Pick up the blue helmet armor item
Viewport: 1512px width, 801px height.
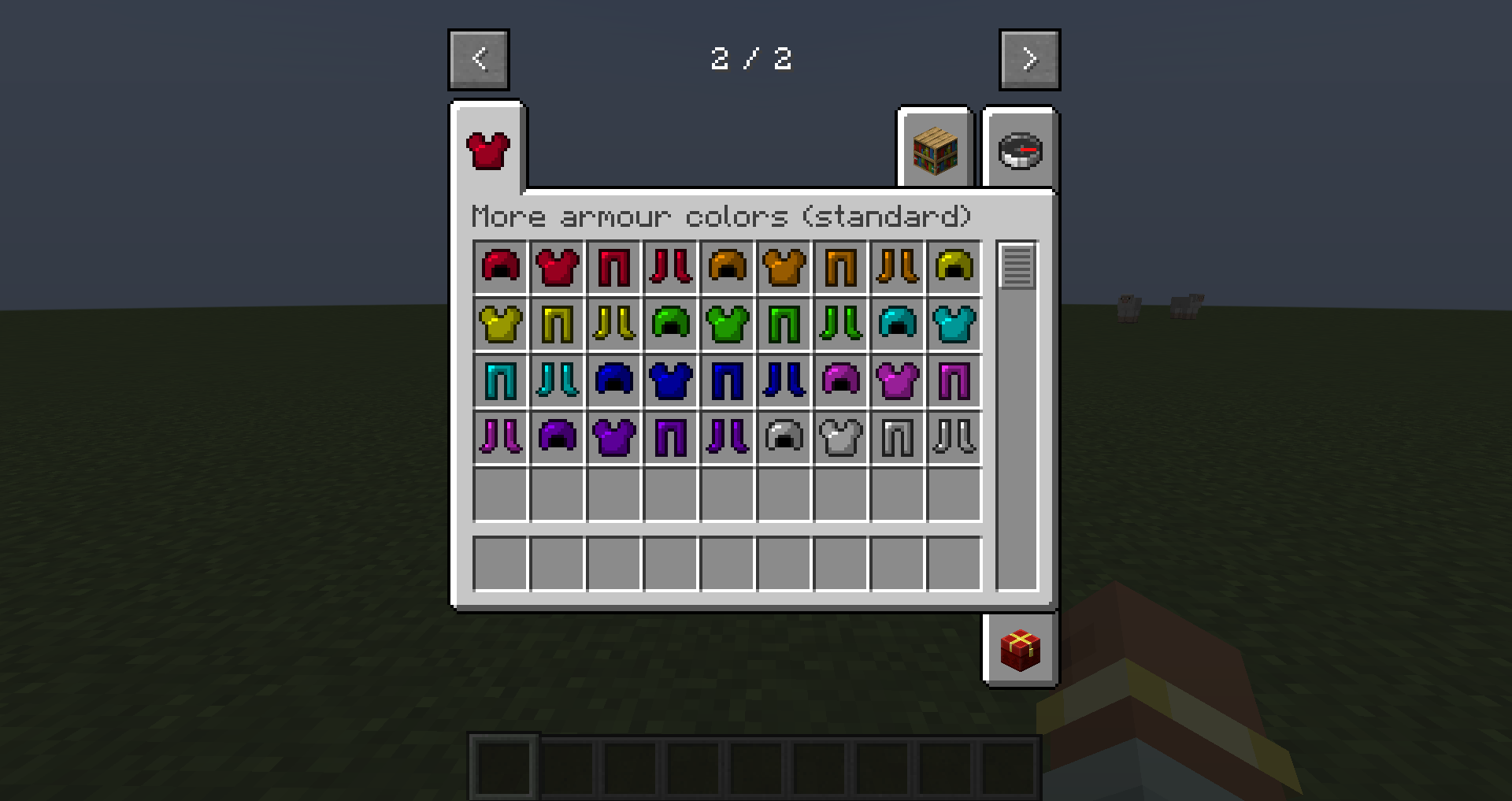pyautogui.click(x=615, y=381)
